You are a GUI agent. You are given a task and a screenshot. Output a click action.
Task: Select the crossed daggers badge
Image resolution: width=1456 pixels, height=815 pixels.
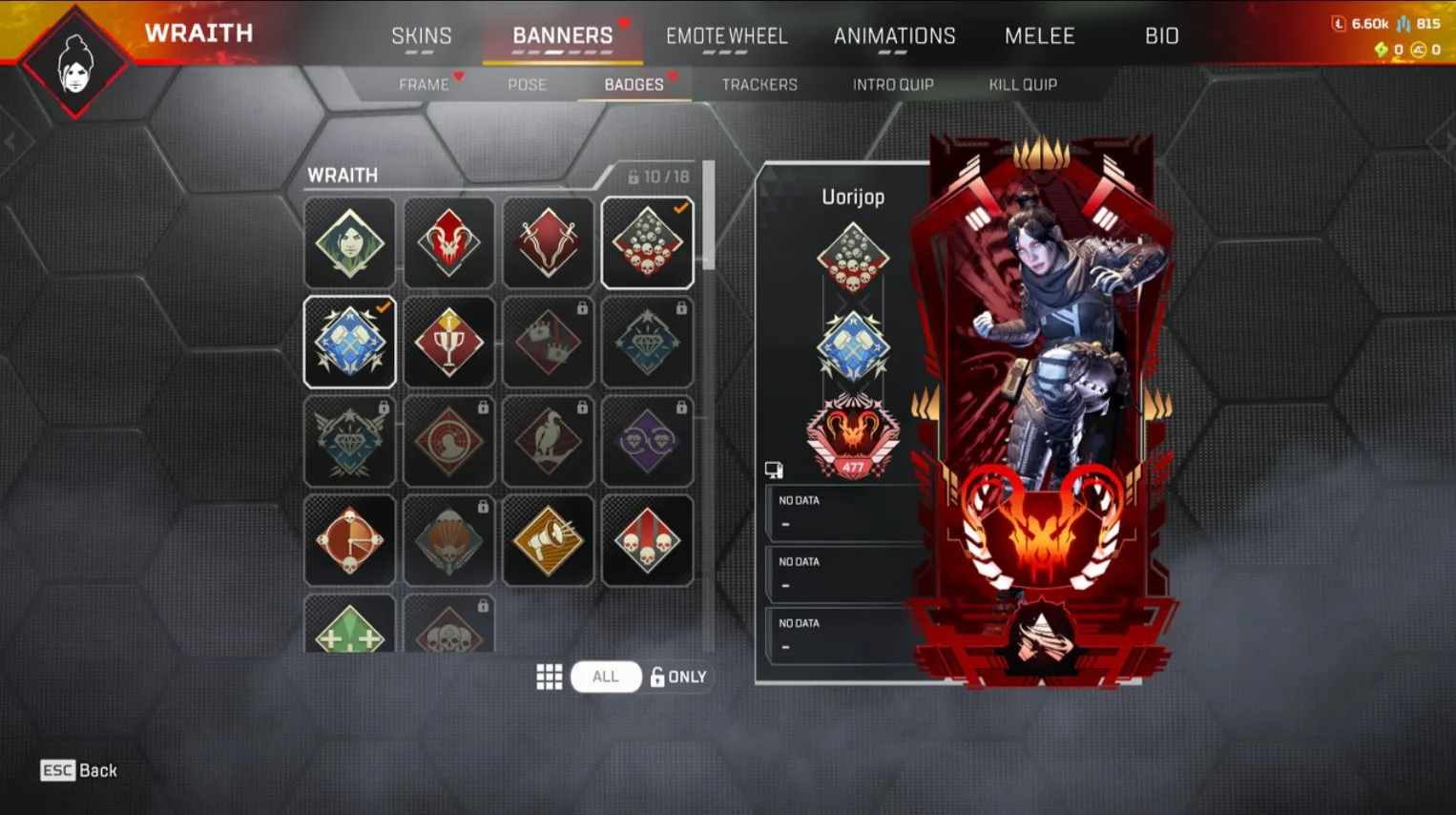coord(548,243)
